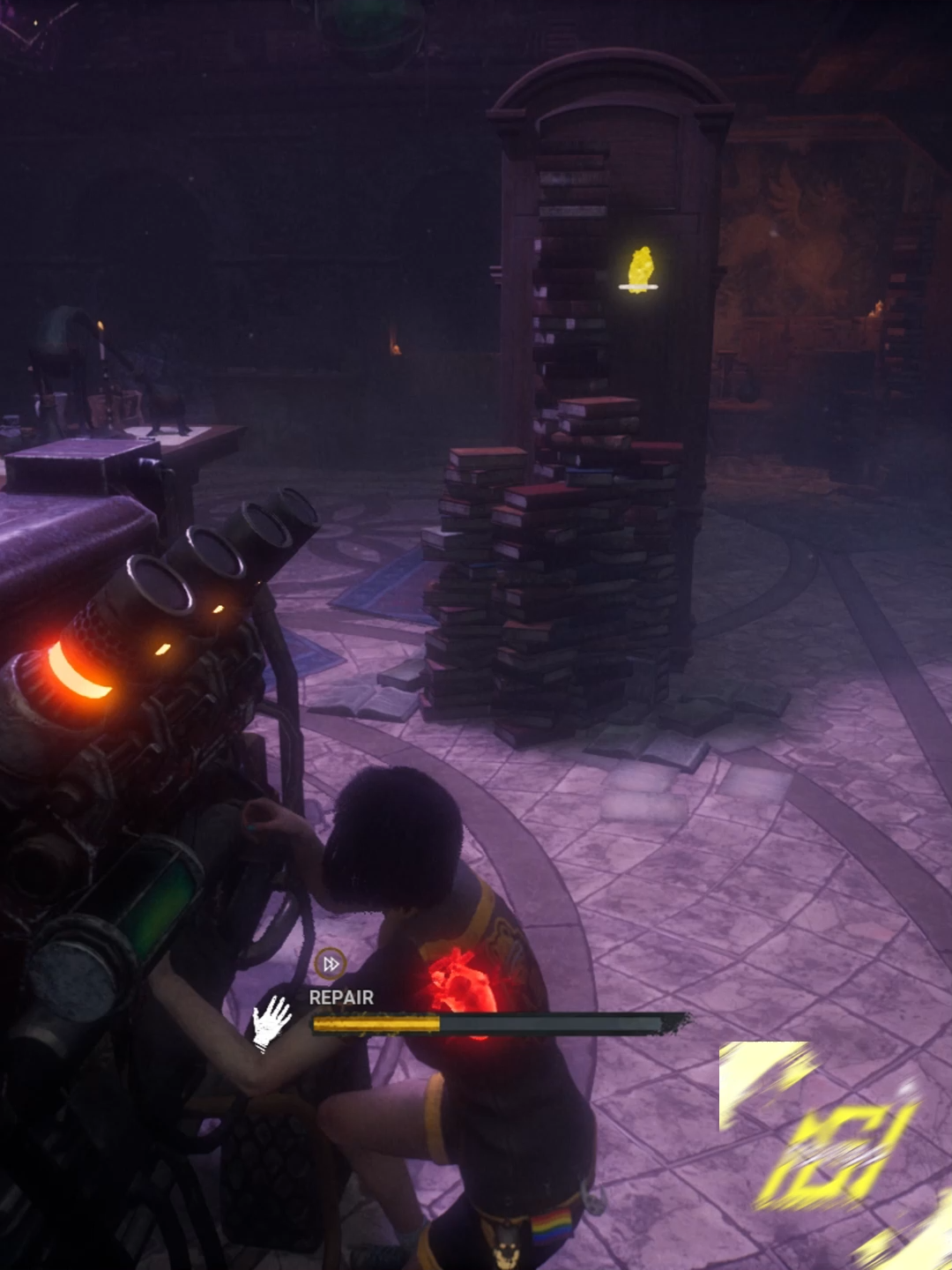Select the double-arrow speed boost indicator

pos(331,964)
